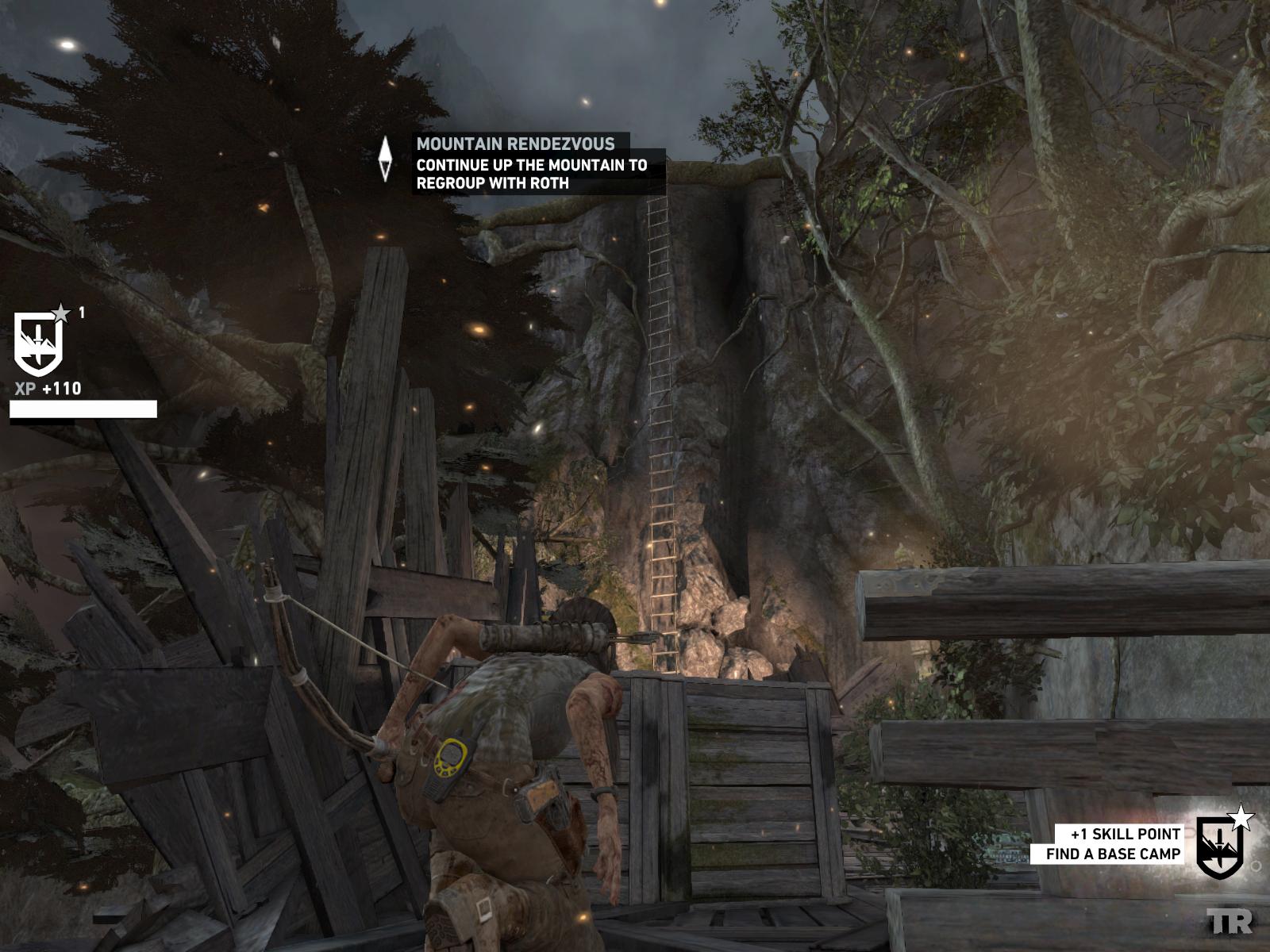1270x952 pixels.
Task: Click the white diamond objective marker
Action: pyautogui.click(x=385, y=159)
